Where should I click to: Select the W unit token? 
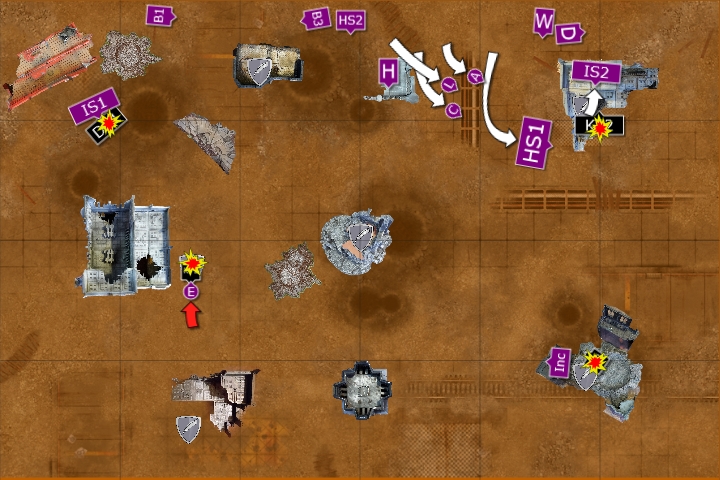click(x=544, y=20)
